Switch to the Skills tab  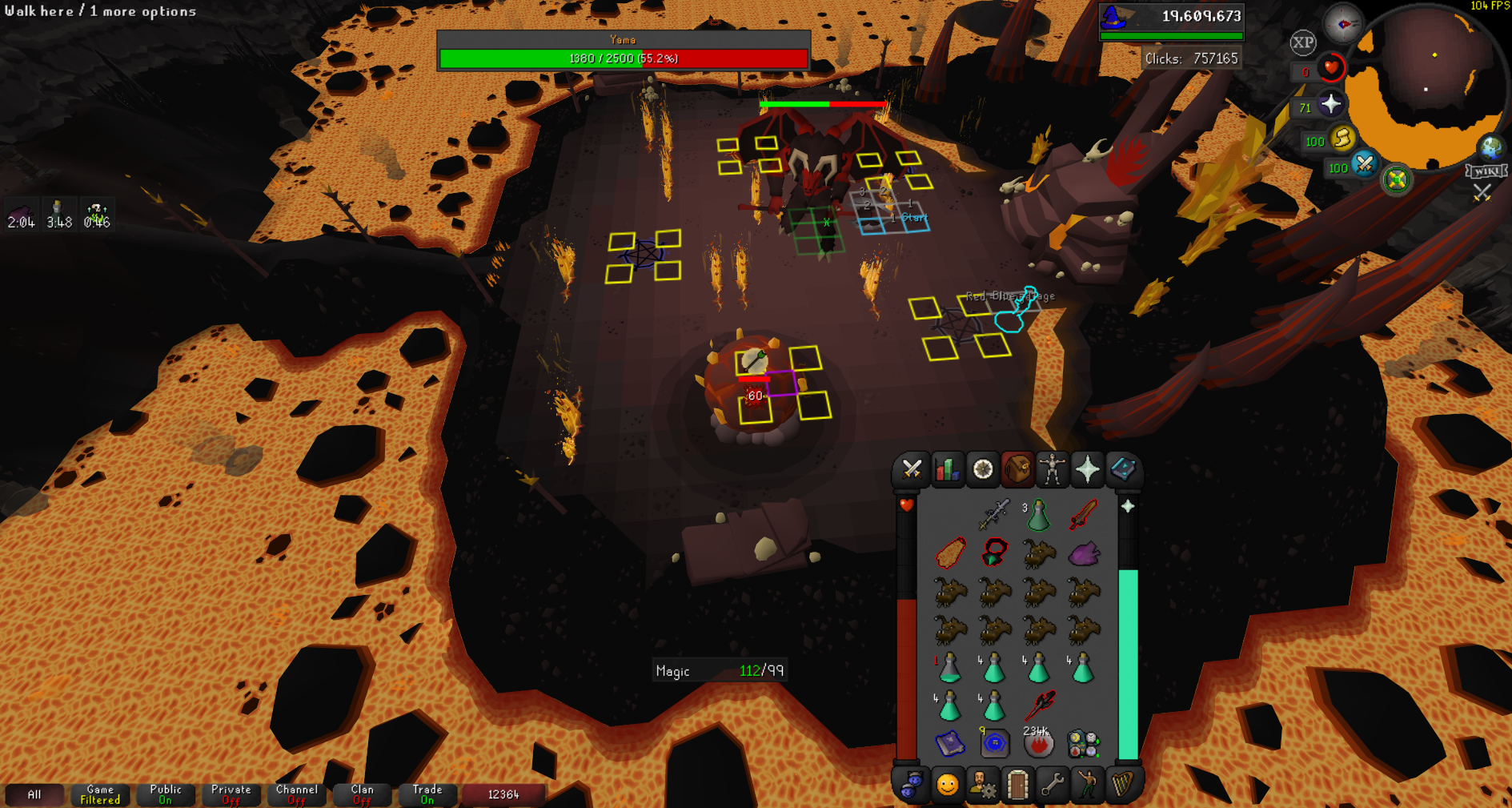[x=947, y=470]
